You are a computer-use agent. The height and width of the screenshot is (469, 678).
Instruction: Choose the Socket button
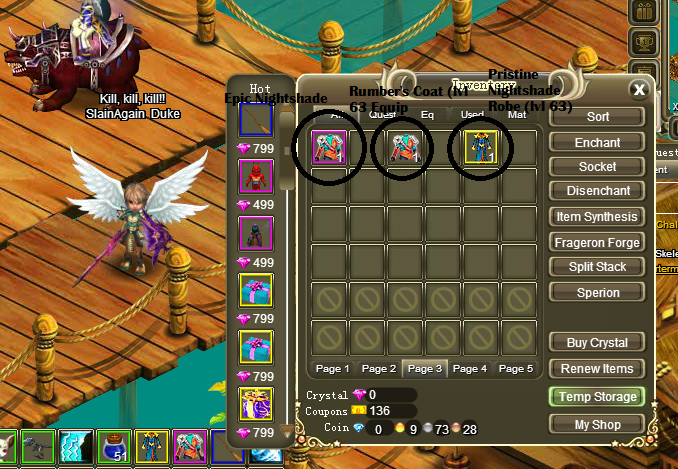[597, 167]
